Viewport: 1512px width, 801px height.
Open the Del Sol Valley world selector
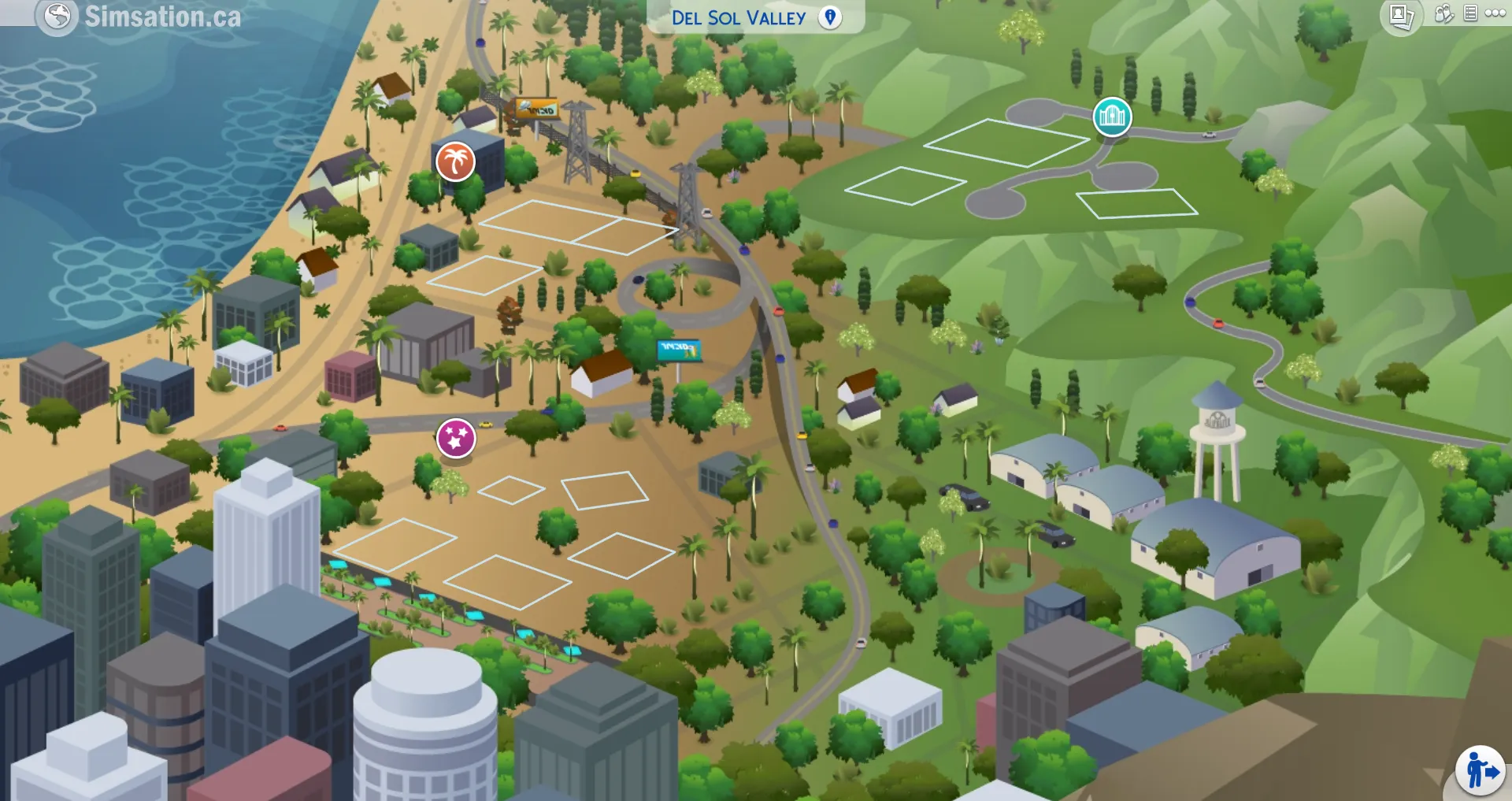point(739,18)
